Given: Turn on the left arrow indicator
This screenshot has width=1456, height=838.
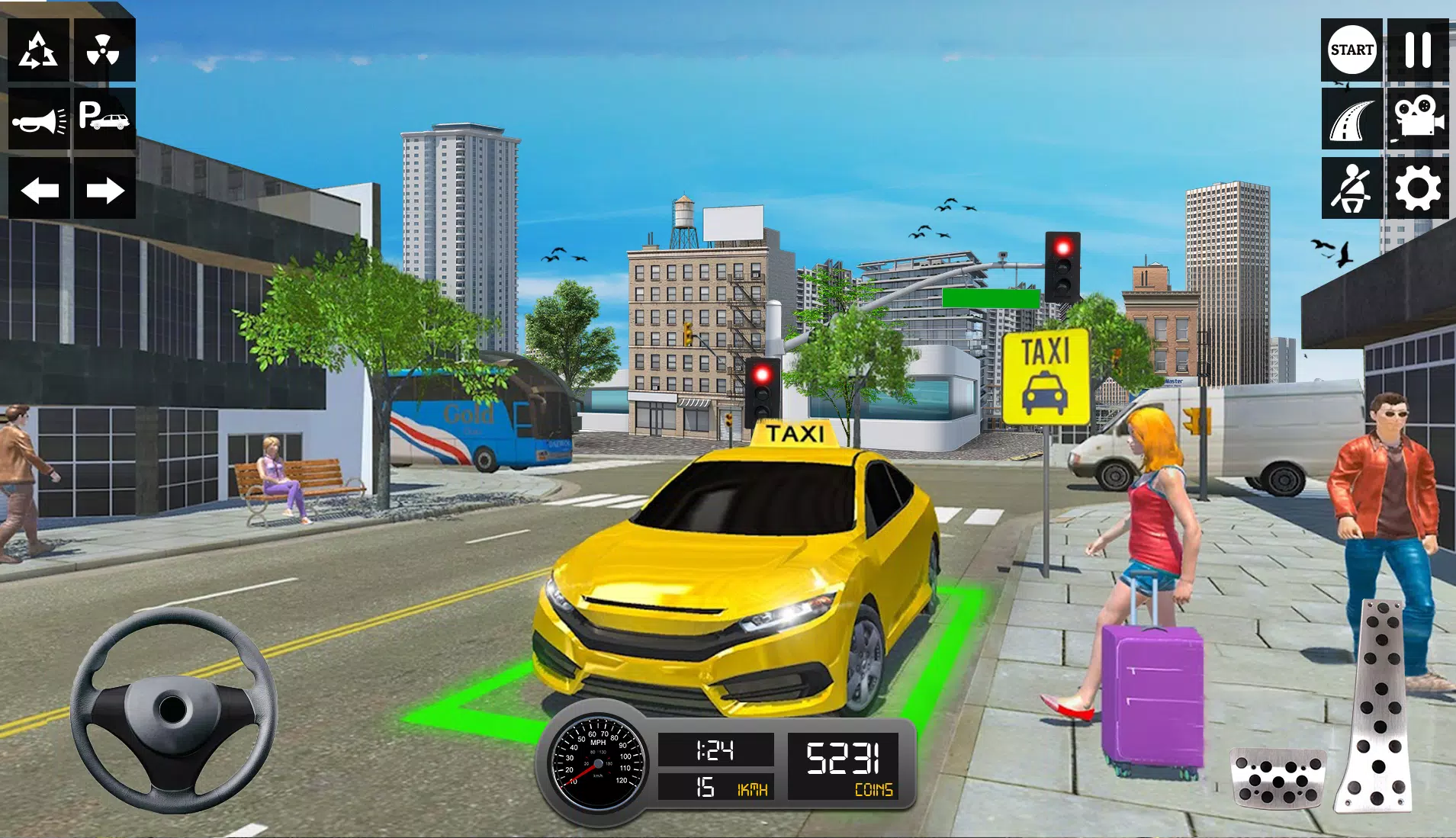Looking at the screenshot, I should (x=39, y=190).
